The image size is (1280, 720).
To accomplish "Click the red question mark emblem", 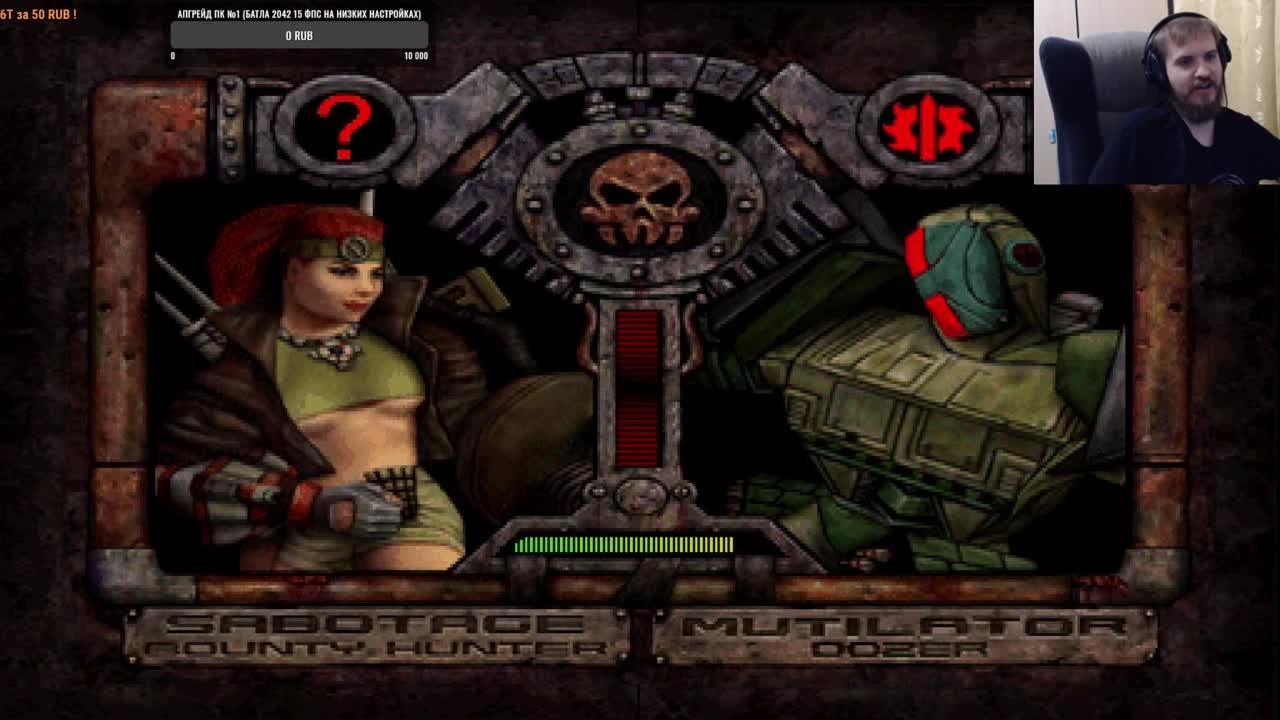I will (343, 127).
